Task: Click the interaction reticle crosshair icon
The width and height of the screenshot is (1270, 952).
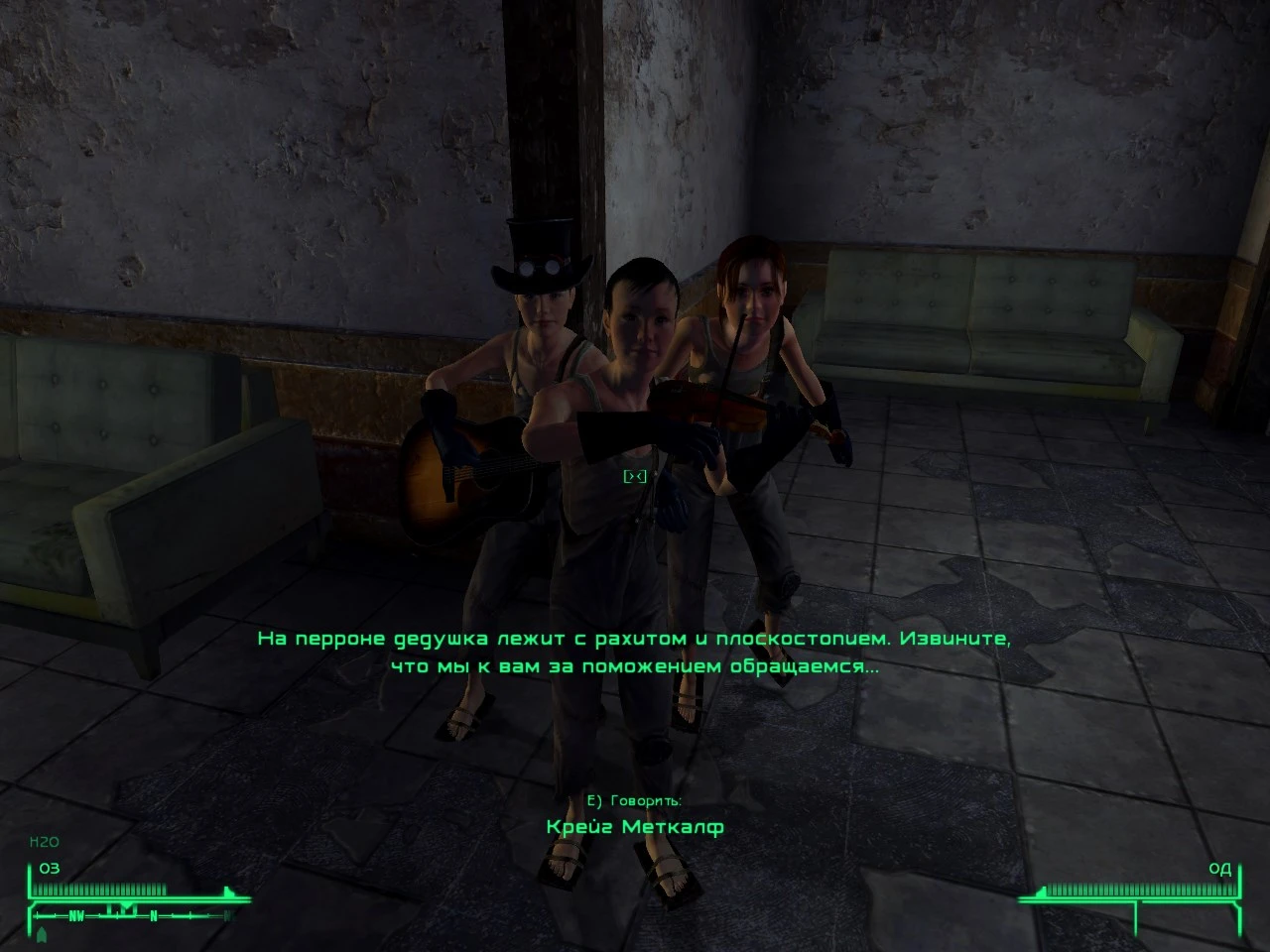Action: point(634,476)
